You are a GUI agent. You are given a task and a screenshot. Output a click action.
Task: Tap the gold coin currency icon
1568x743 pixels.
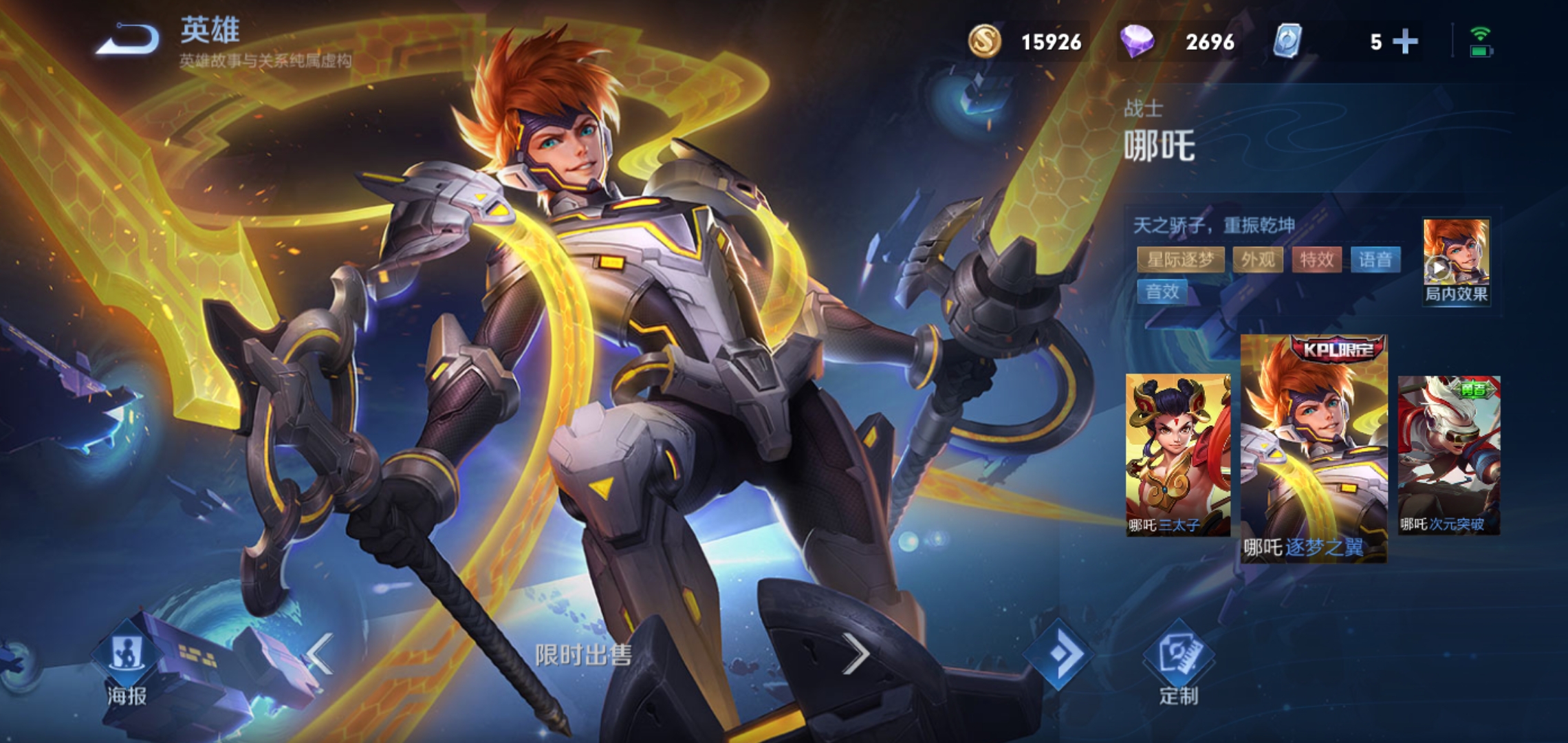(985, 41)
